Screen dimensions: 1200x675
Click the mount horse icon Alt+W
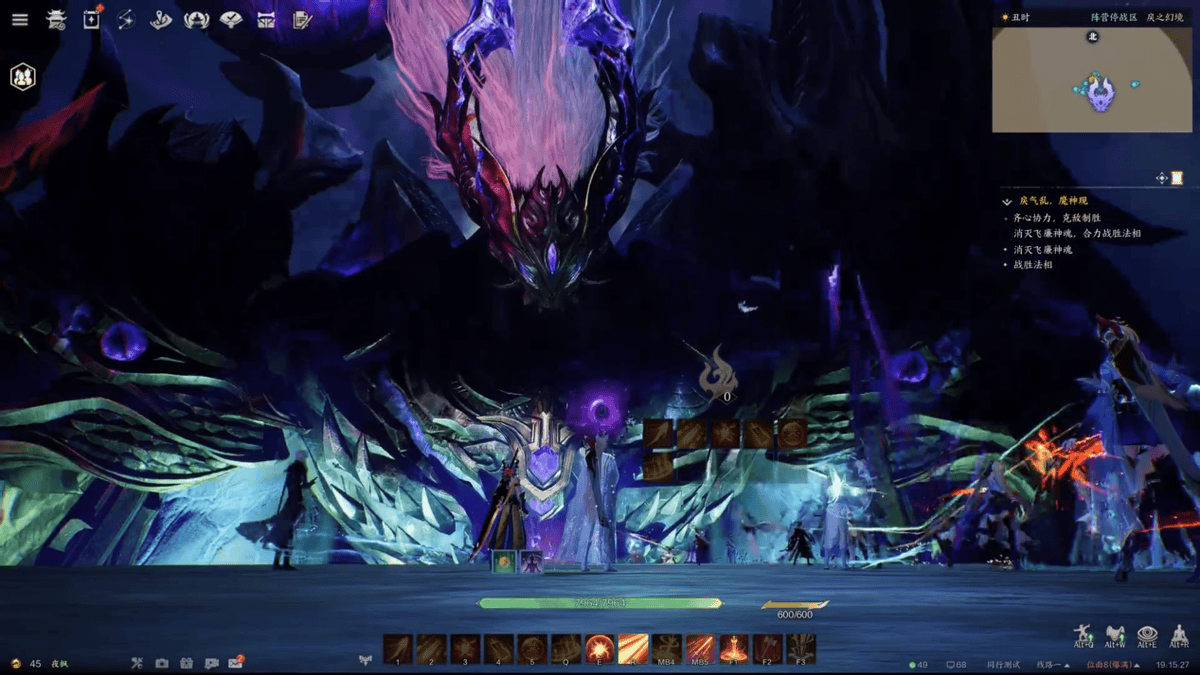click(x=1115, y=634)
